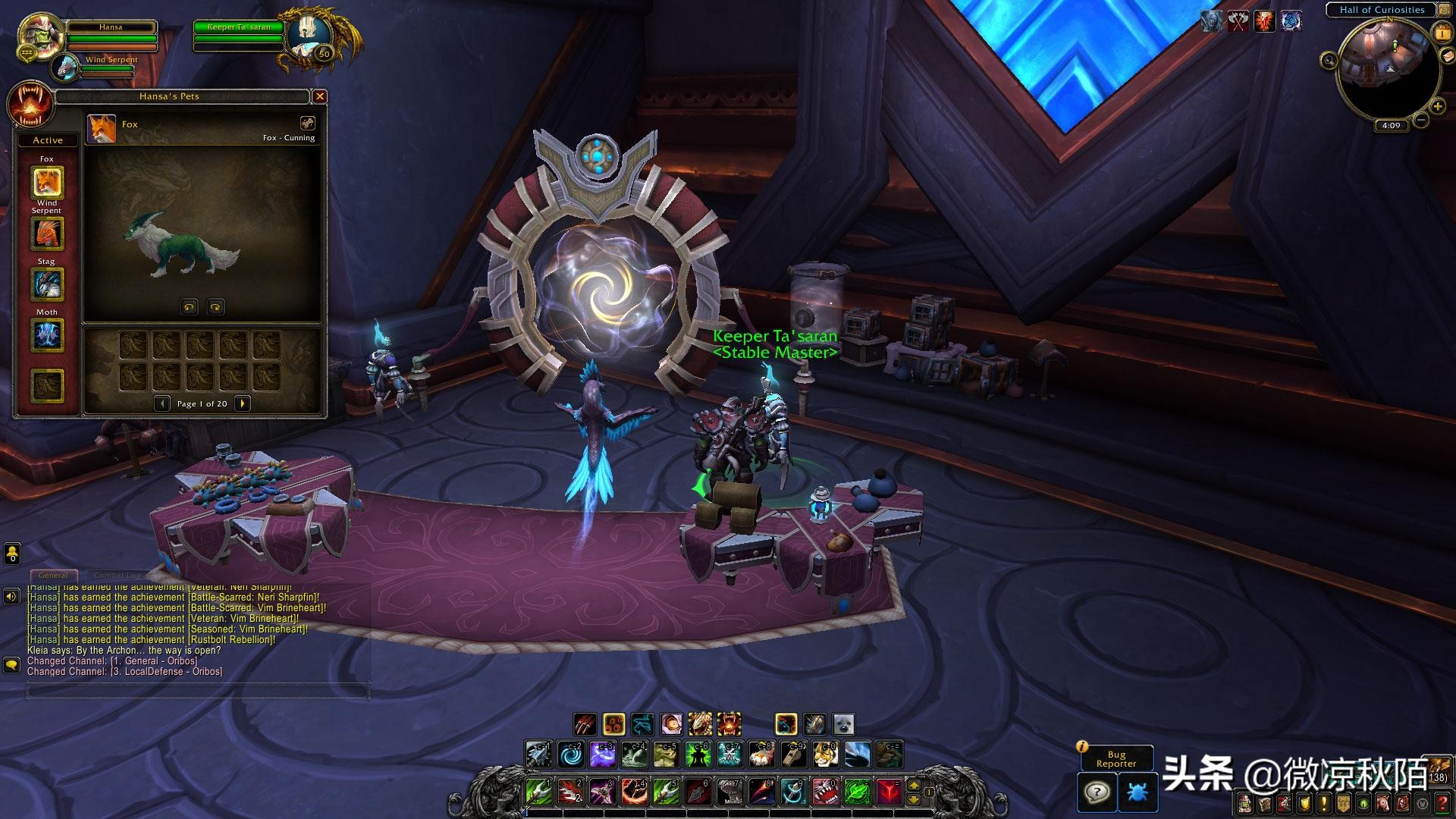Click the chat input box
This screenshot has height=819, width=1456.
pyautogui.click(x=199, y=691)
